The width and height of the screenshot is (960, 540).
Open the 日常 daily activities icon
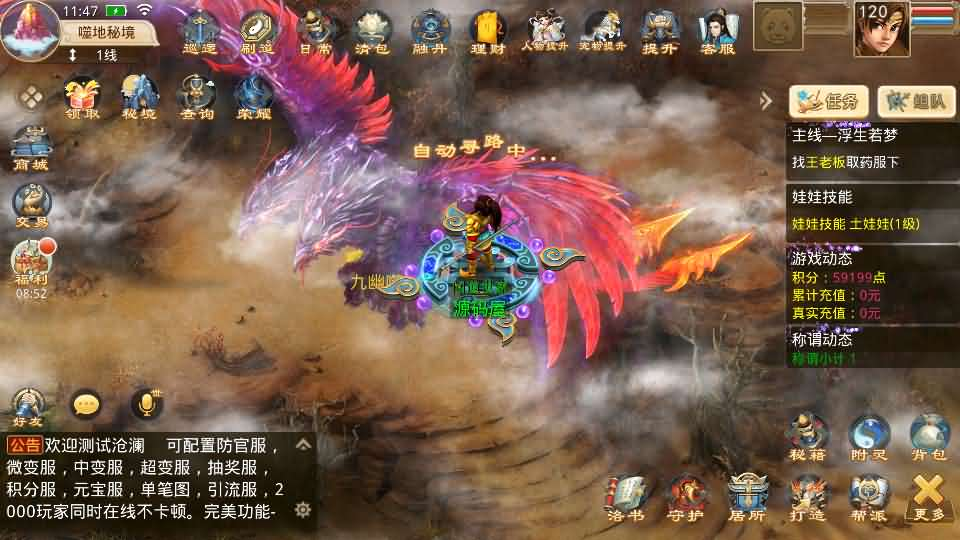[x=316, y=31]
